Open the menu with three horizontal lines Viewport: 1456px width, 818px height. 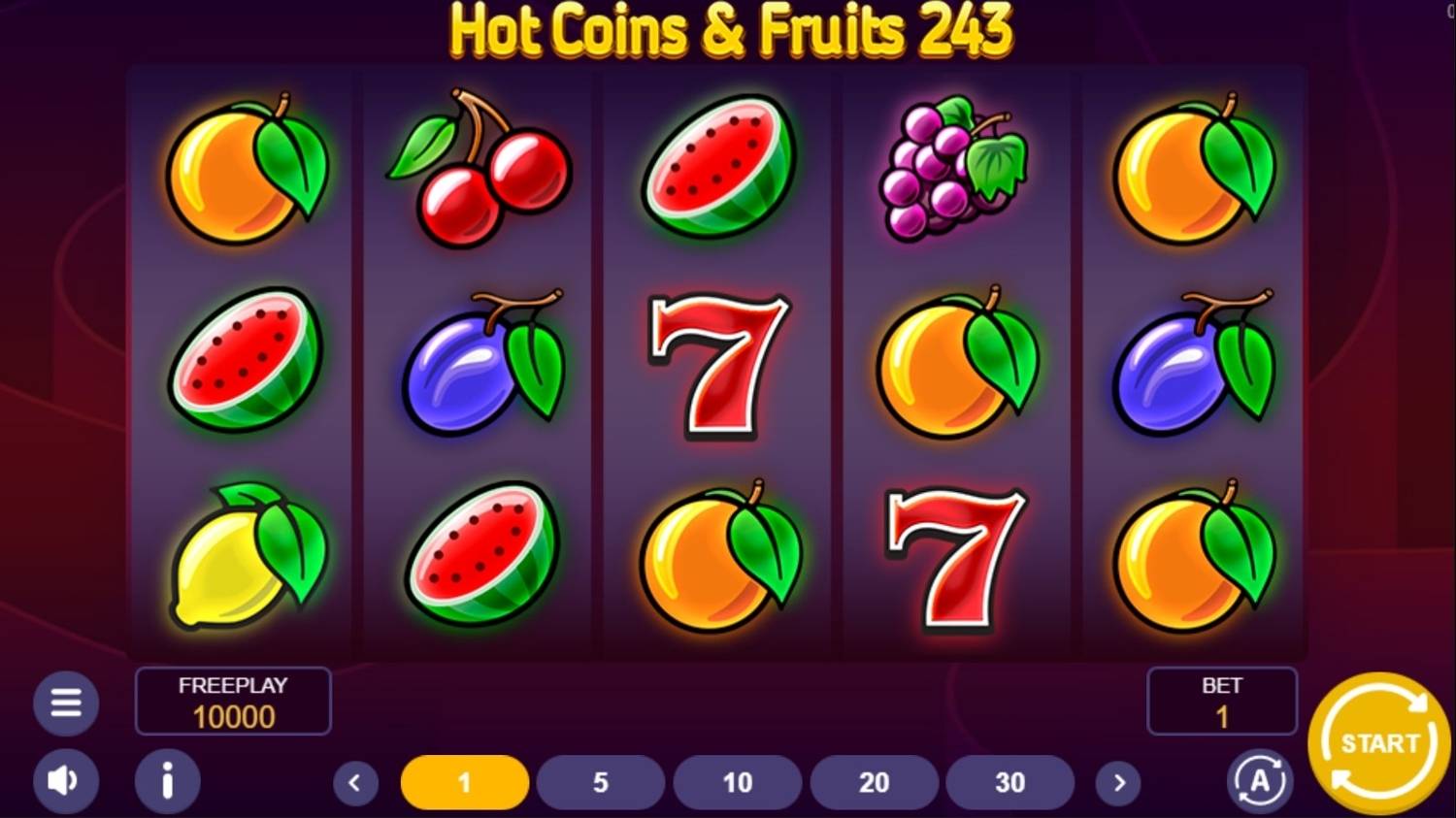point(65,702)
